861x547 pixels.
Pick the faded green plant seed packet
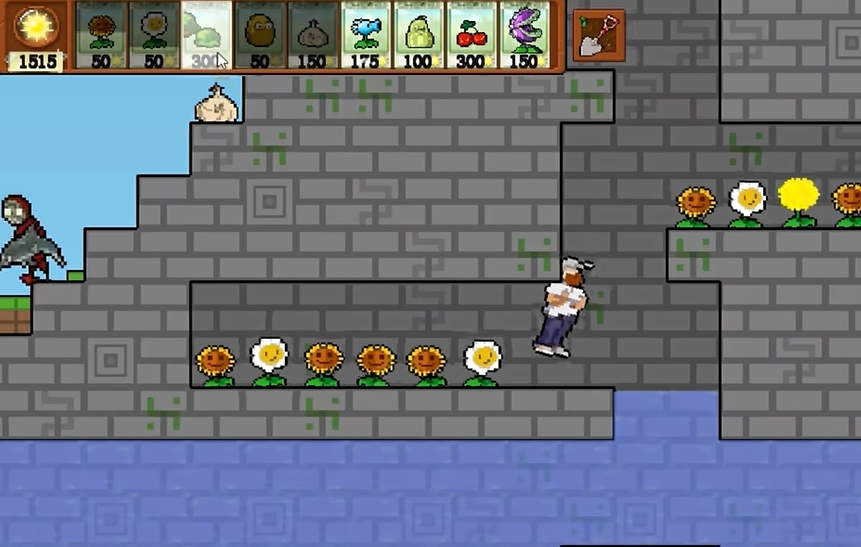click(x=207, y=35)
